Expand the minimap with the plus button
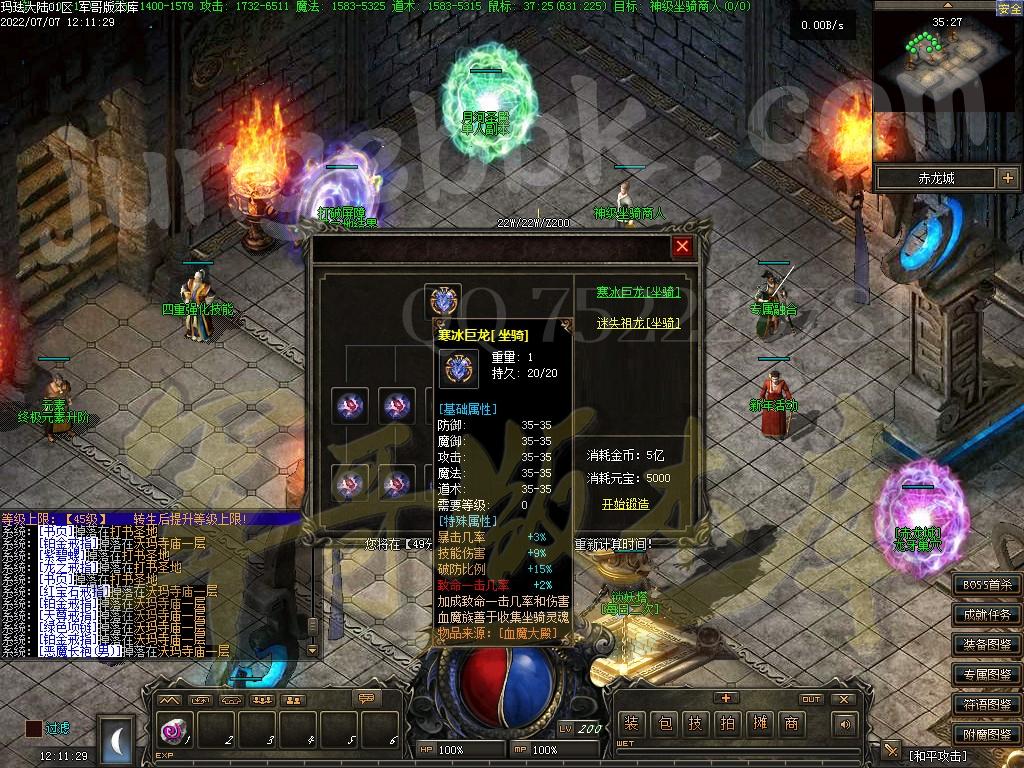1024x768 pixels. tap(1006, 178)
